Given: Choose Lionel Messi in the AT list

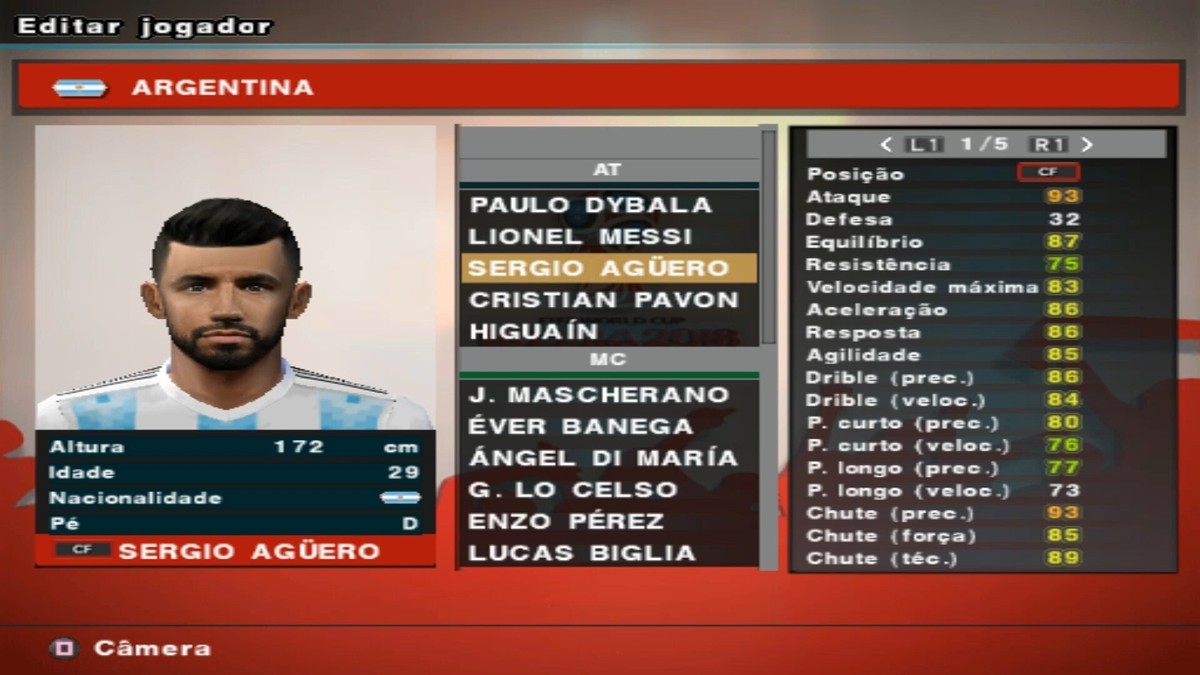Looking at the screenshot, I should tap(580, 237).
